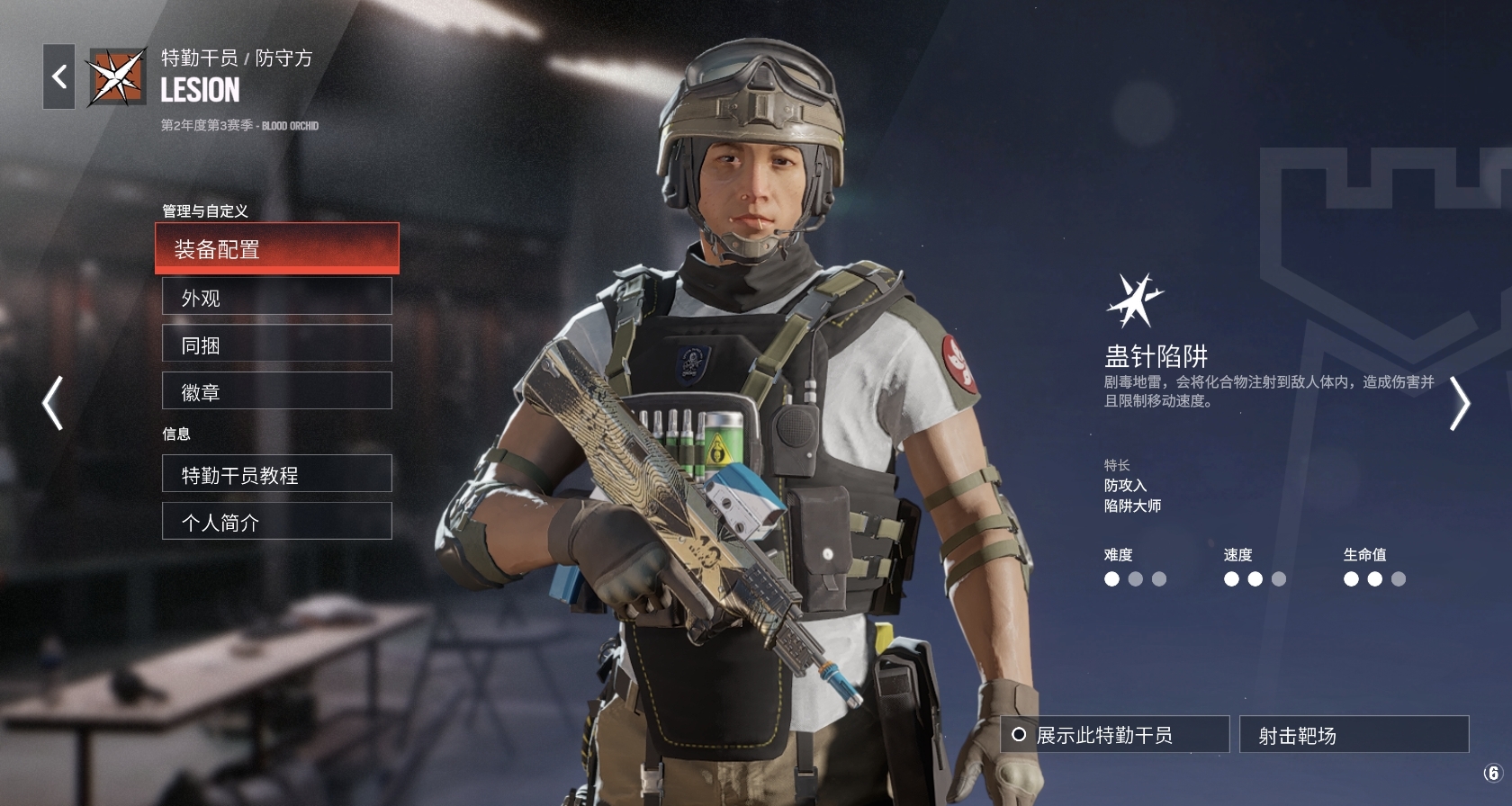1512x806 pixels.
Task: Open the 装备配置 loadout menu
Action: (276, 248)
